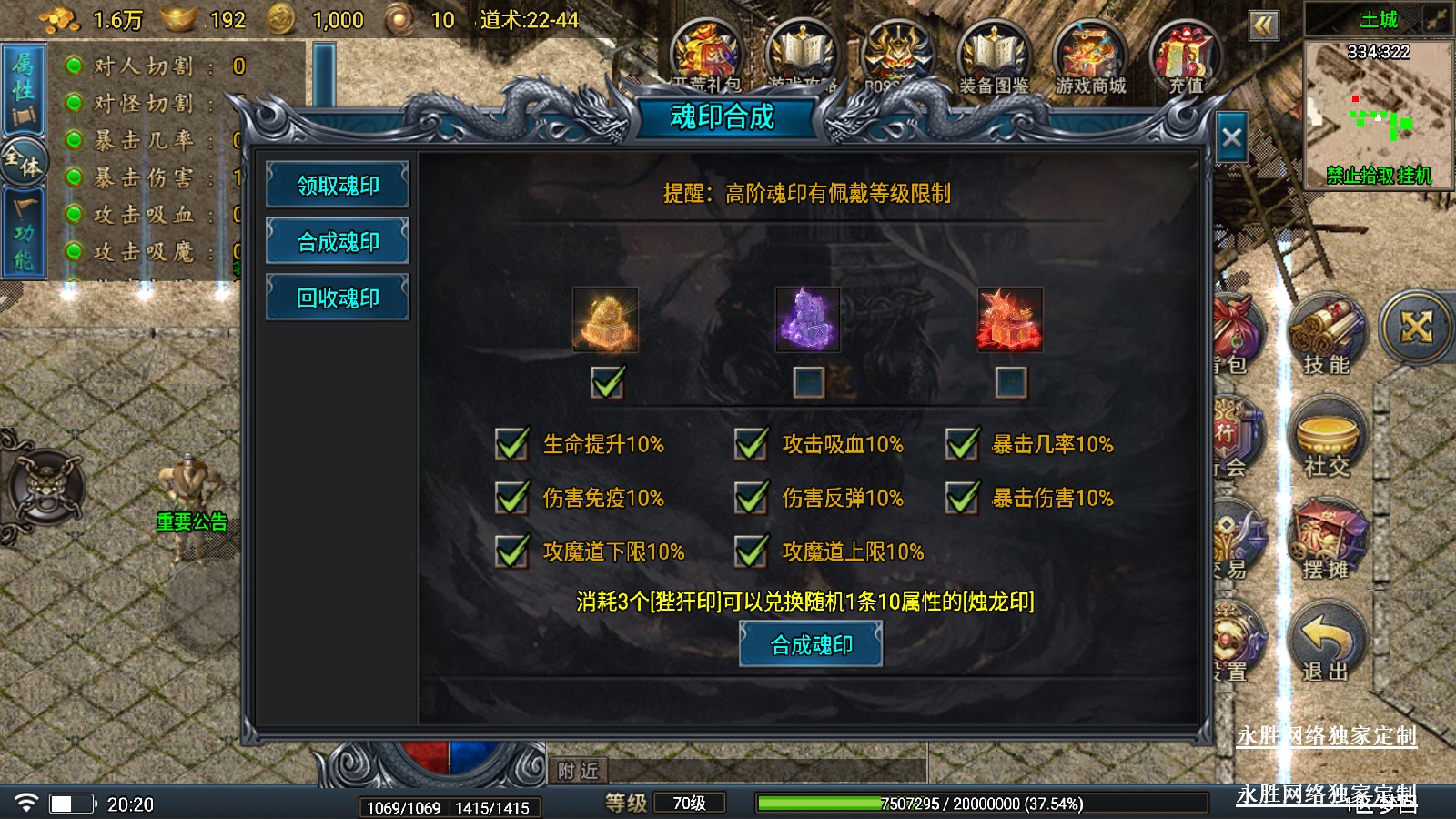Uncheck the 伤害免疫10% option
1456x819 pixels.
511,498
